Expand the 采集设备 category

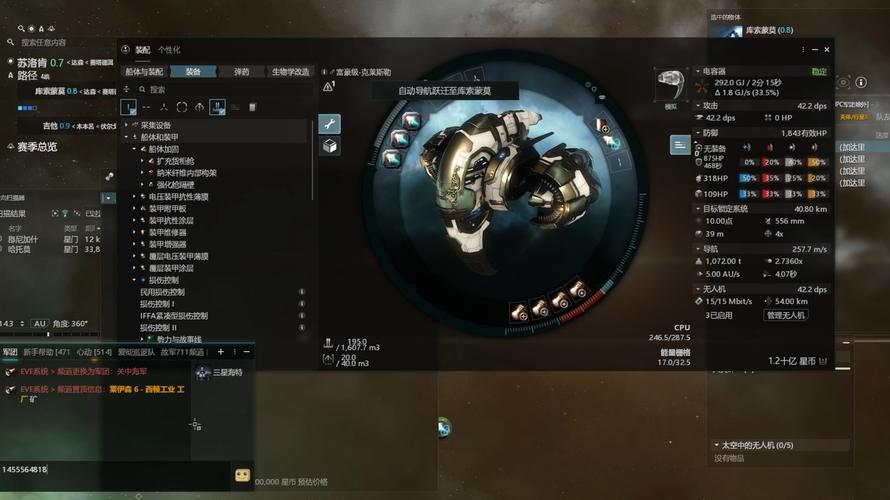click(x=127, y=125)
